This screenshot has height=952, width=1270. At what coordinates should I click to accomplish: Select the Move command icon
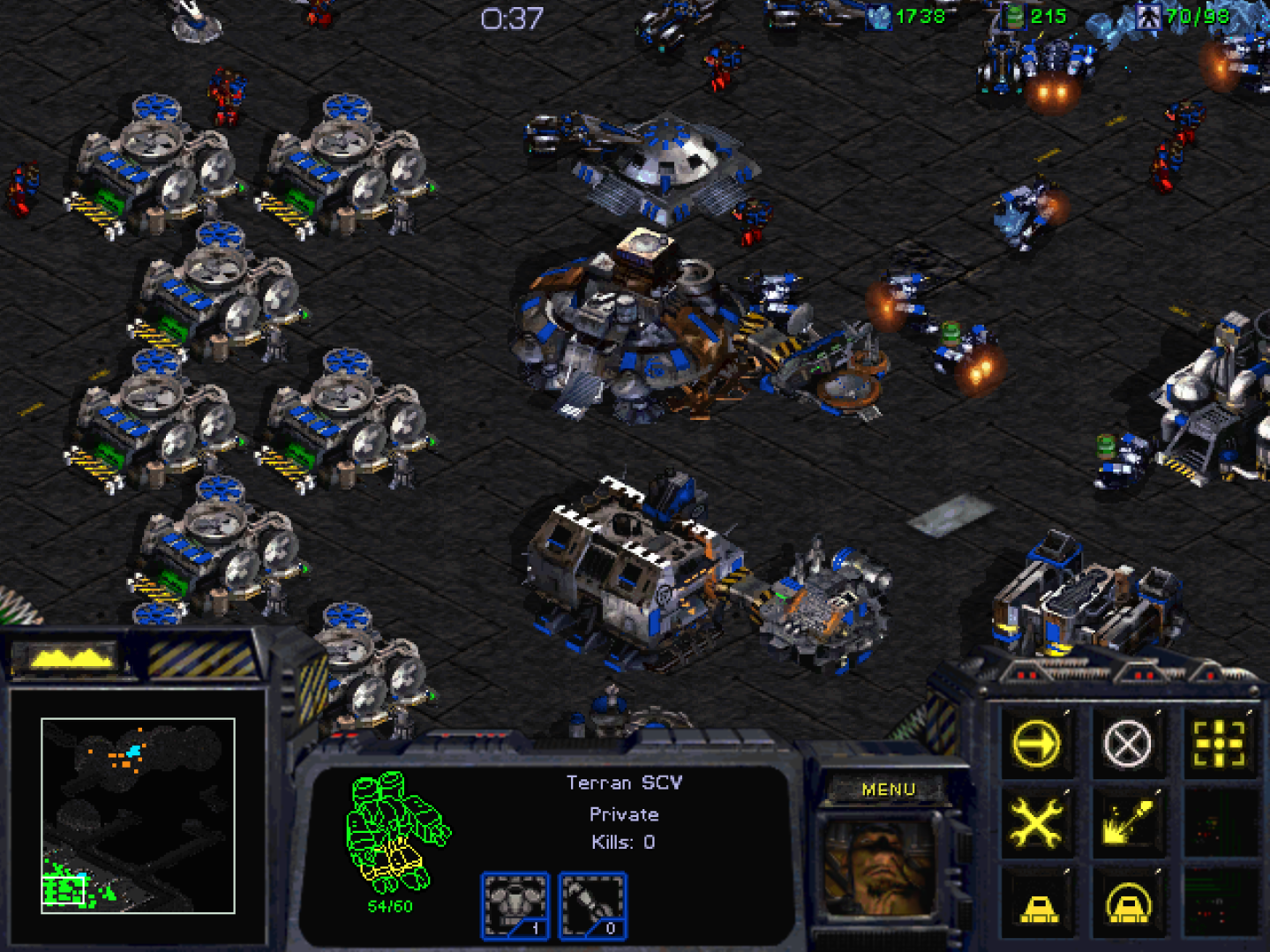point(1037,743)
